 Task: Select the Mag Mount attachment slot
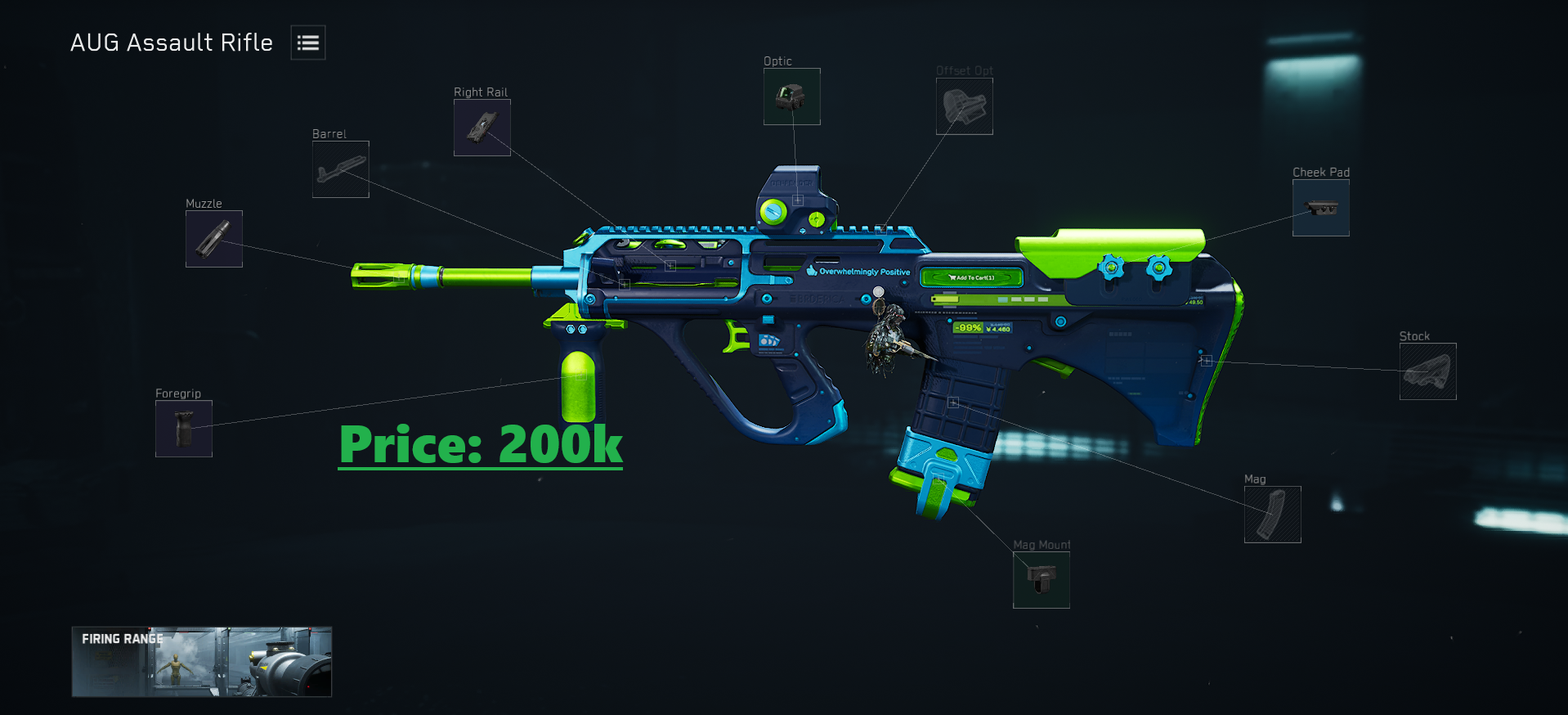pyautogui.click(x=1041, y=580)
